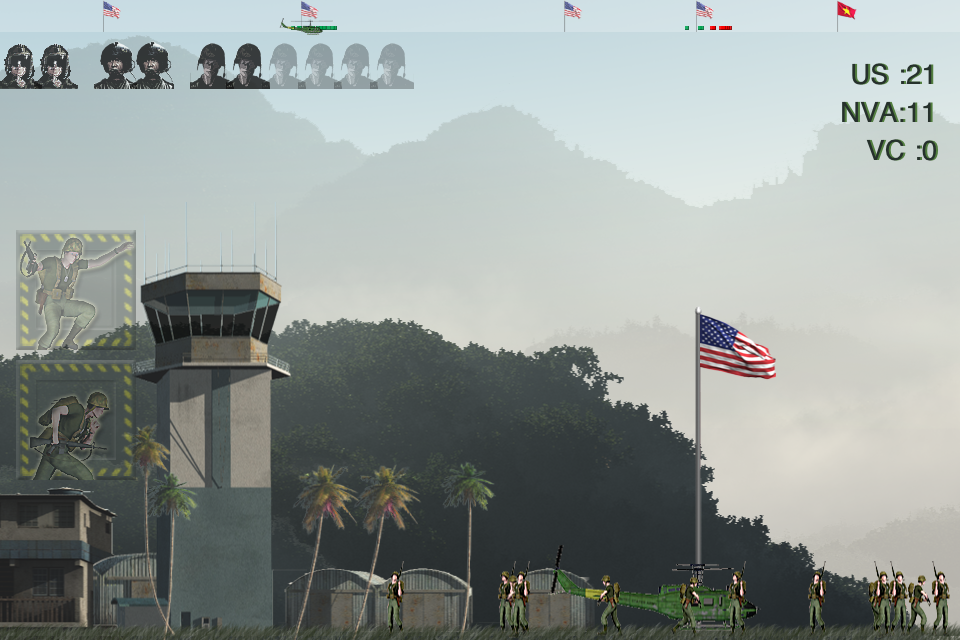Click the Vietnamese flag marker on the minimap
Image resolution: width=960 pixels, height=640 pixels.
coord(846,11)
